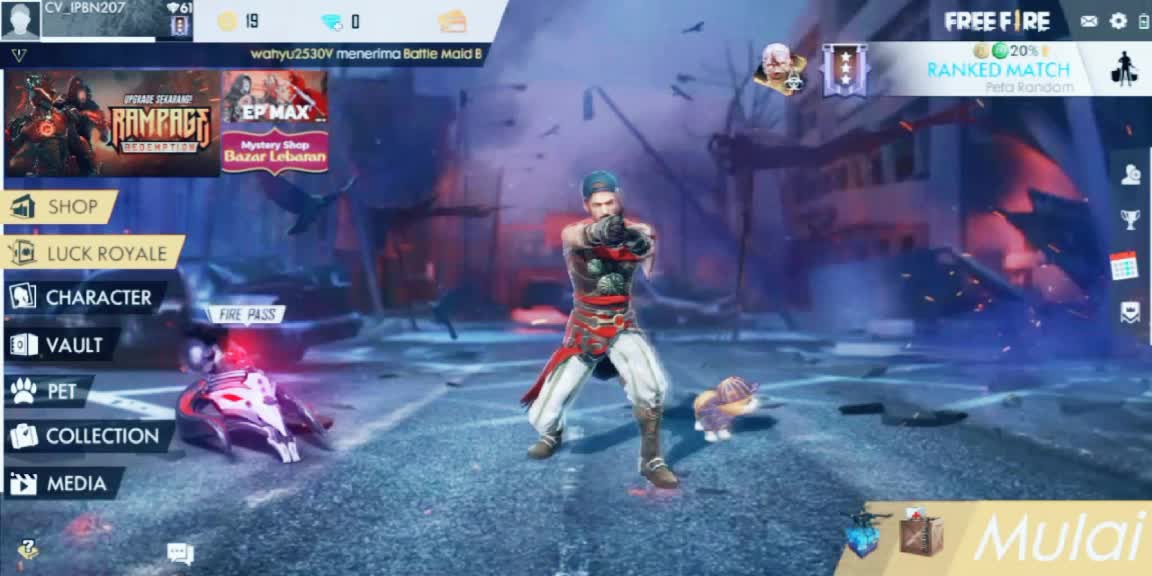The height and width of the screenshot is (576, 1152).
Task: Choose the RANKED MATCH mode selector
Action: coord(998,69)
